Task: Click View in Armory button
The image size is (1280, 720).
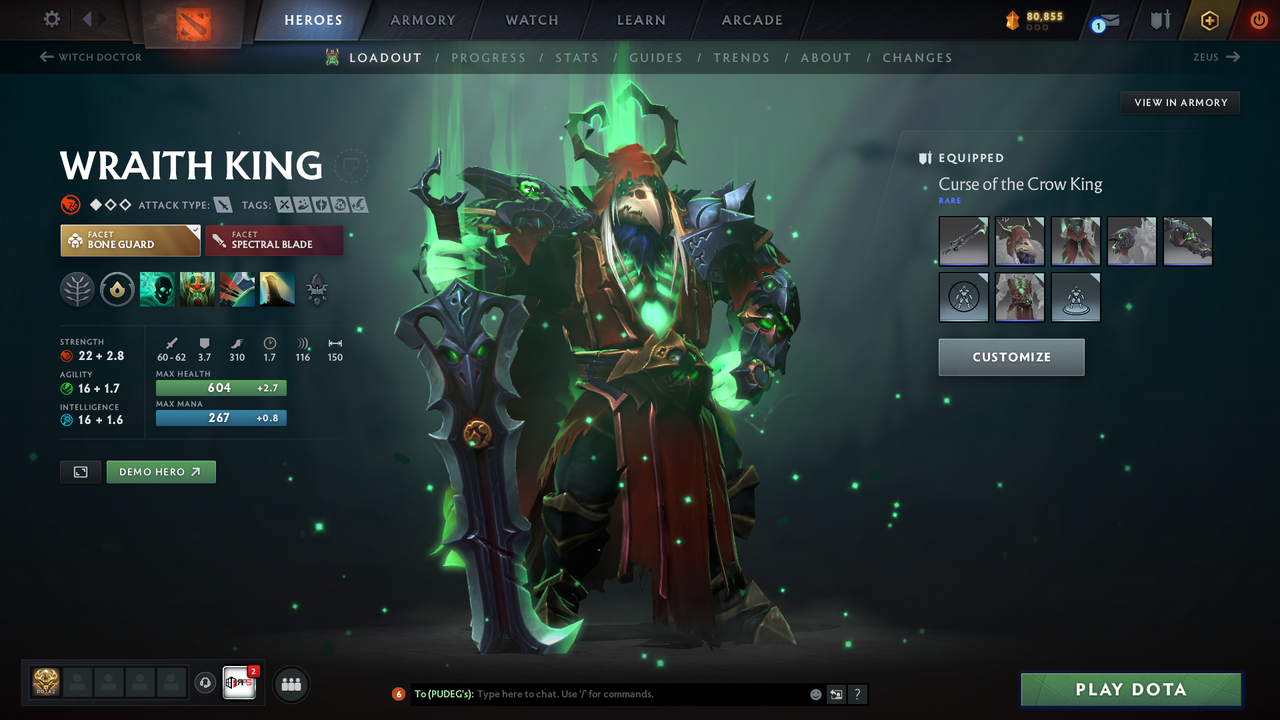Action: point(1180,102)
